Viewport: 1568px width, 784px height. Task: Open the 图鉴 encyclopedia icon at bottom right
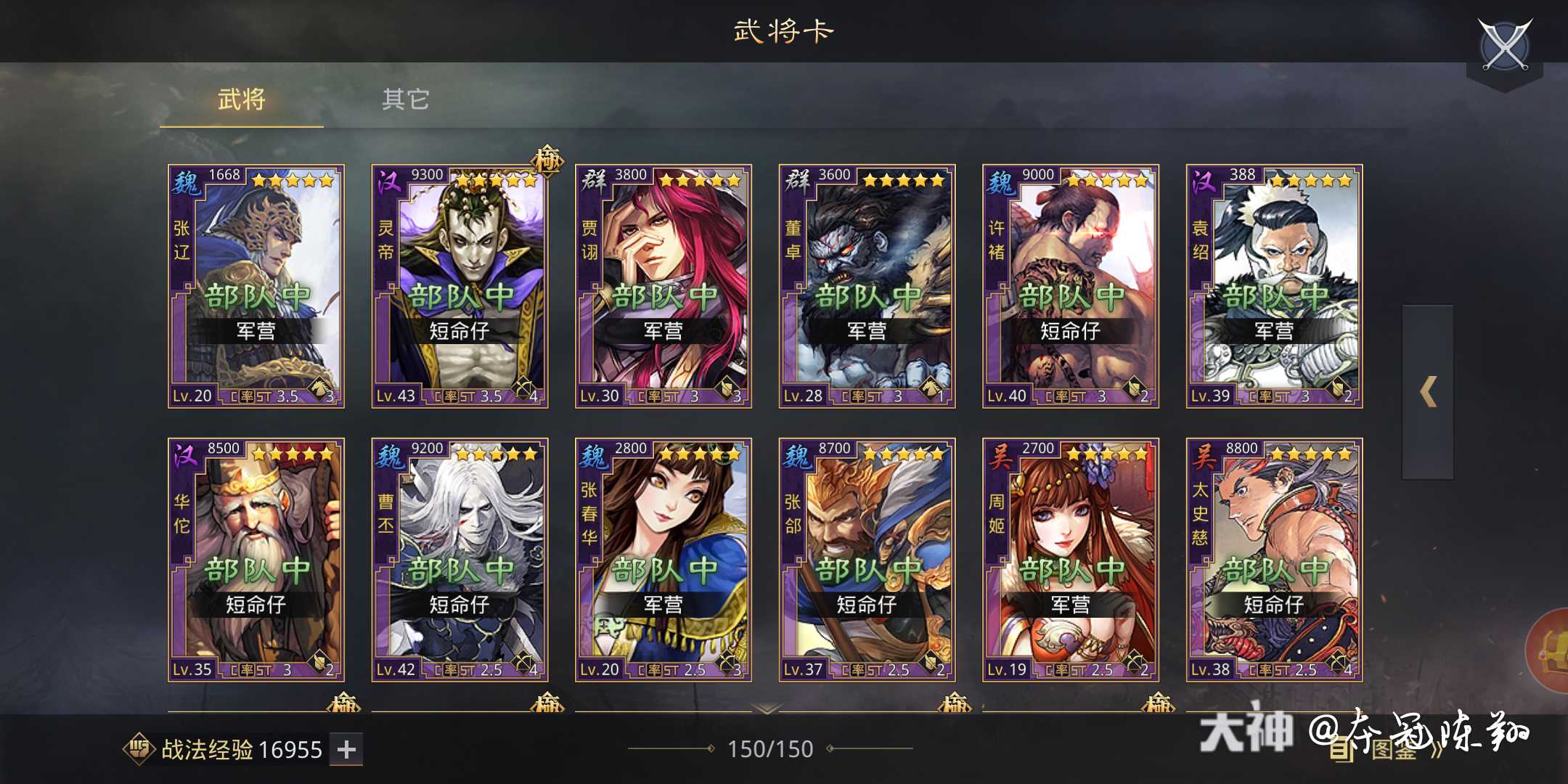point(1339,750)
